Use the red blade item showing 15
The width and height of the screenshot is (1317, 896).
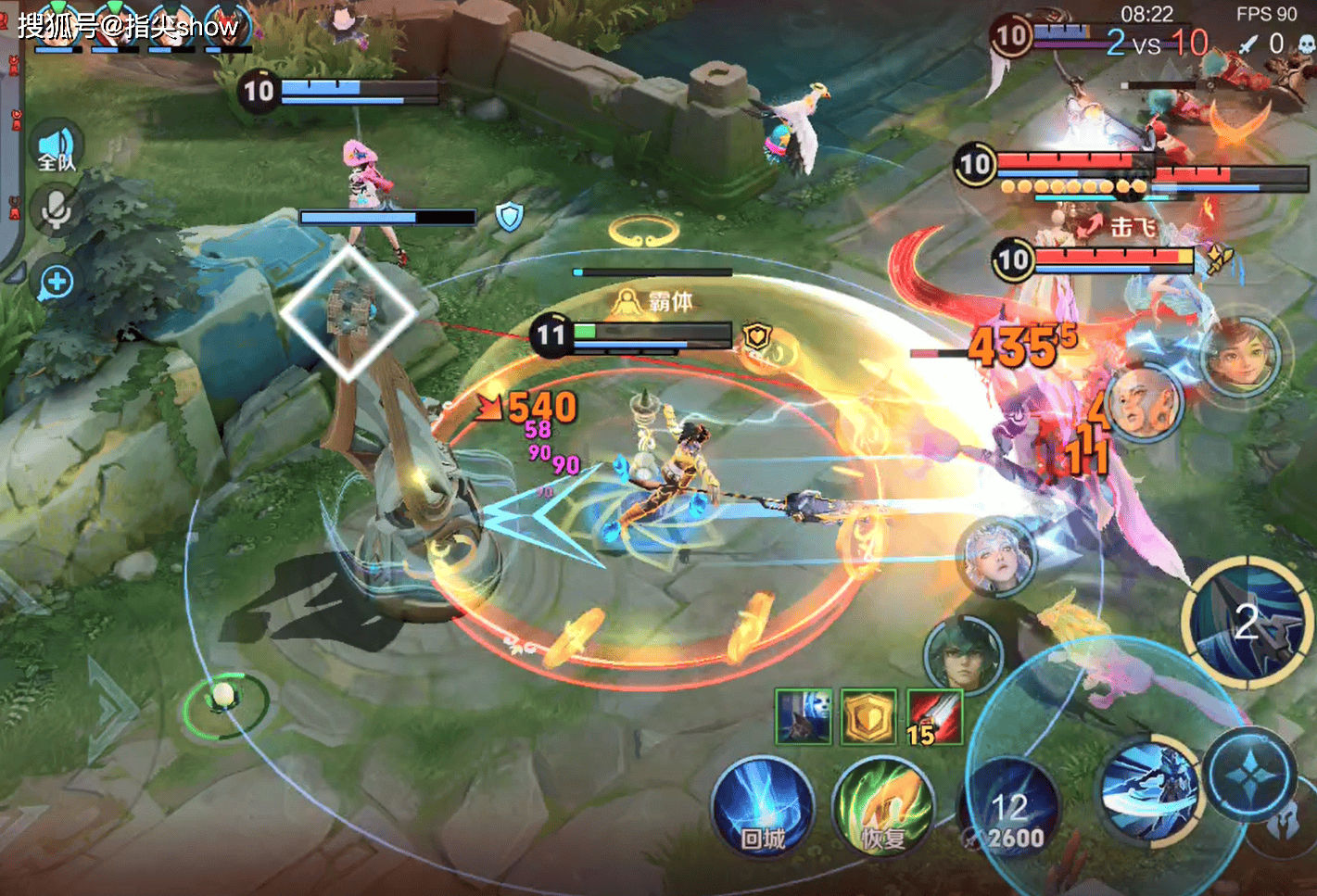pos(934,717)
